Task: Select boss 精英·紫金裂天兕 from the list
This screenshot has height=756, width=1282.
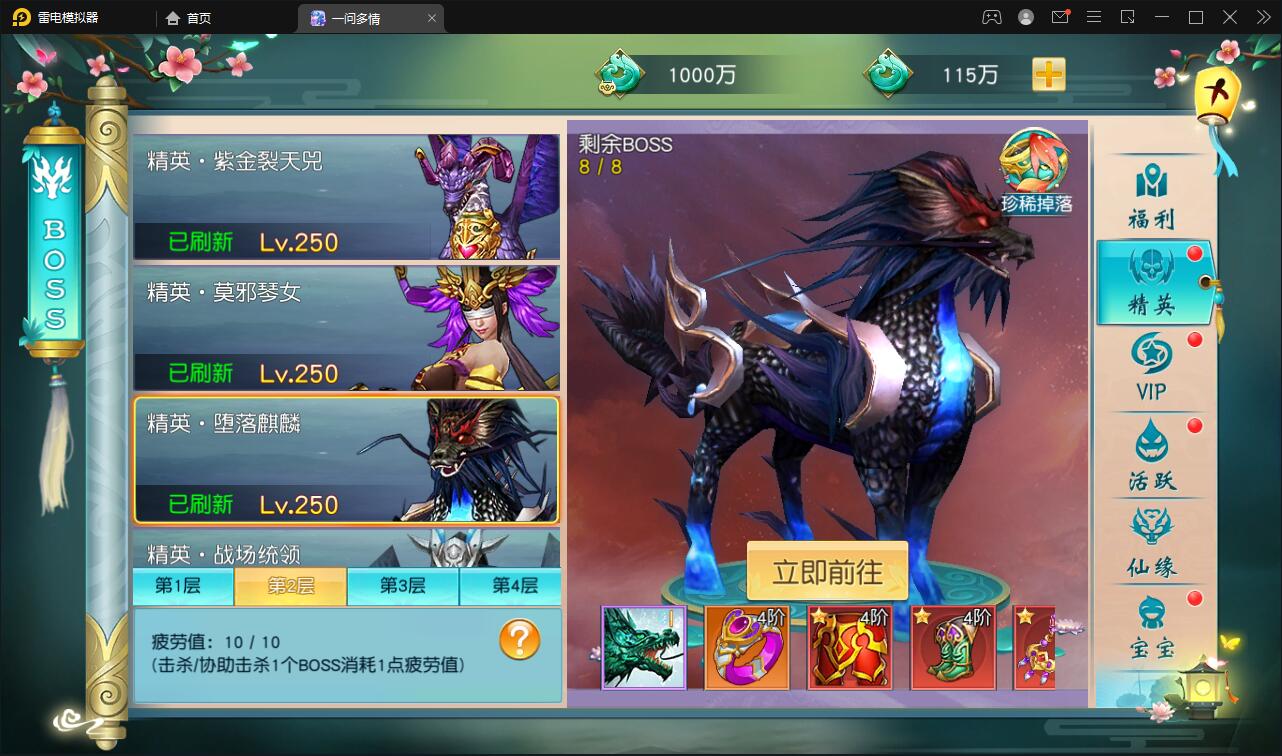Action: [346, 197]
